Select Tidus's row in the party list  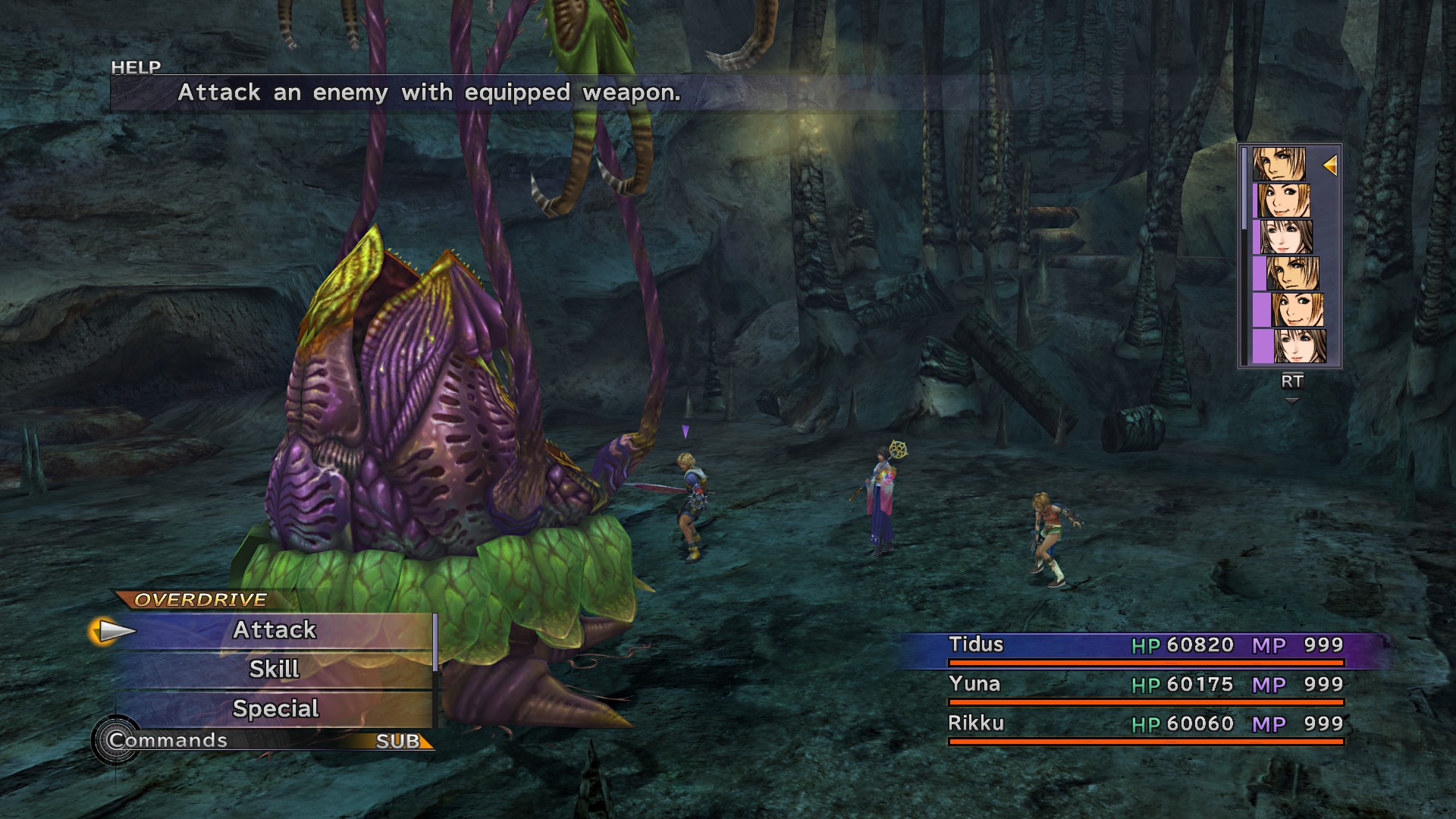click(x=1145, y=646)
